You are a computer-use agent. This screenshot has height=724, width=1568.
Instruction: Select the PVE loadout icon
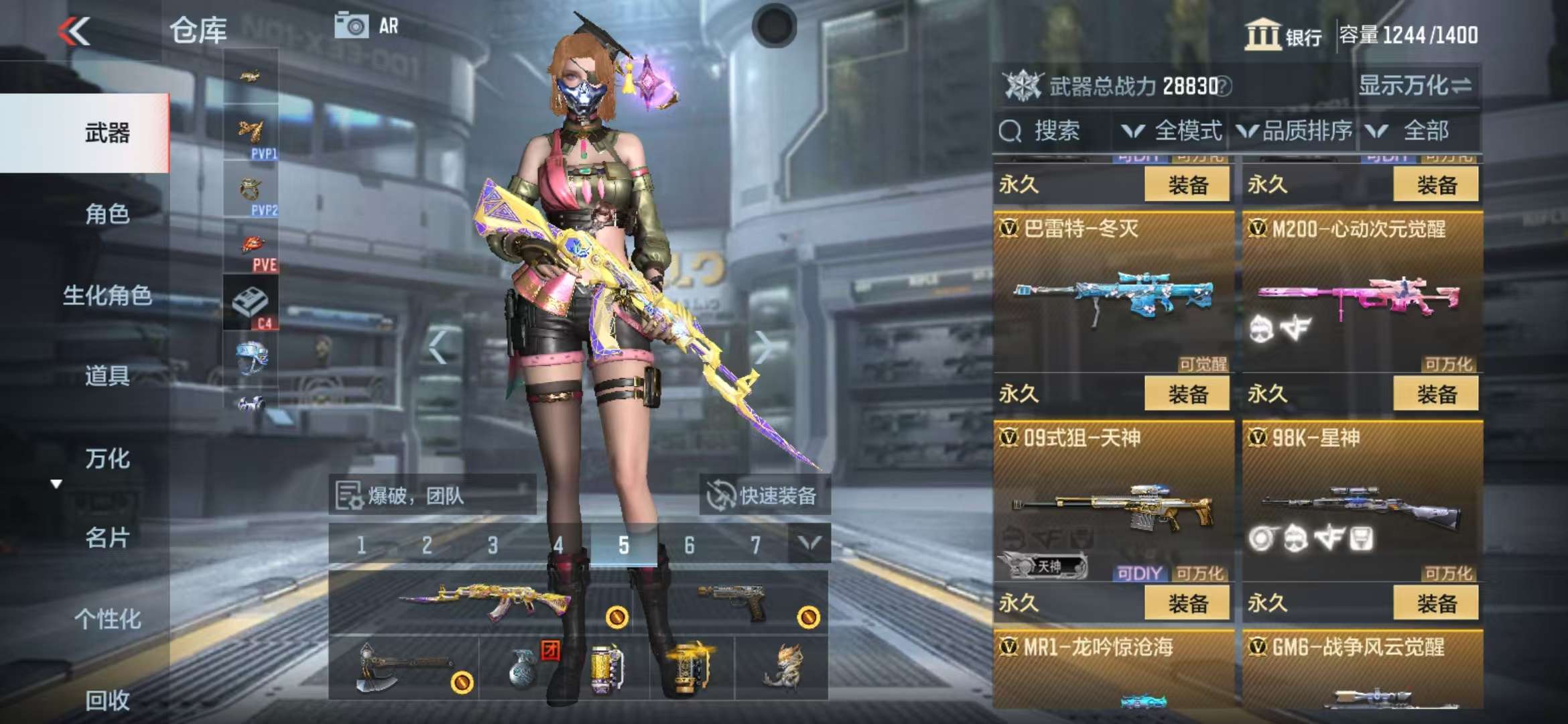click(x=252, y=248)
